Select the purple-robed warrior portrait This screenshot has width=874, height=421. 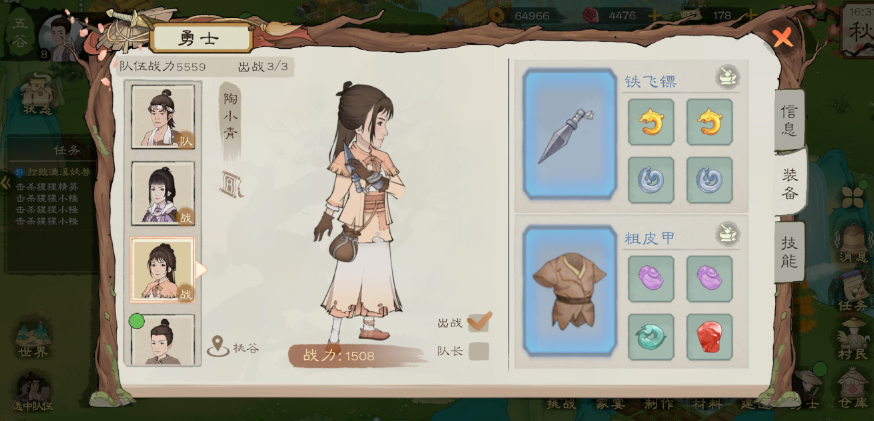click(x=163, y=193)
